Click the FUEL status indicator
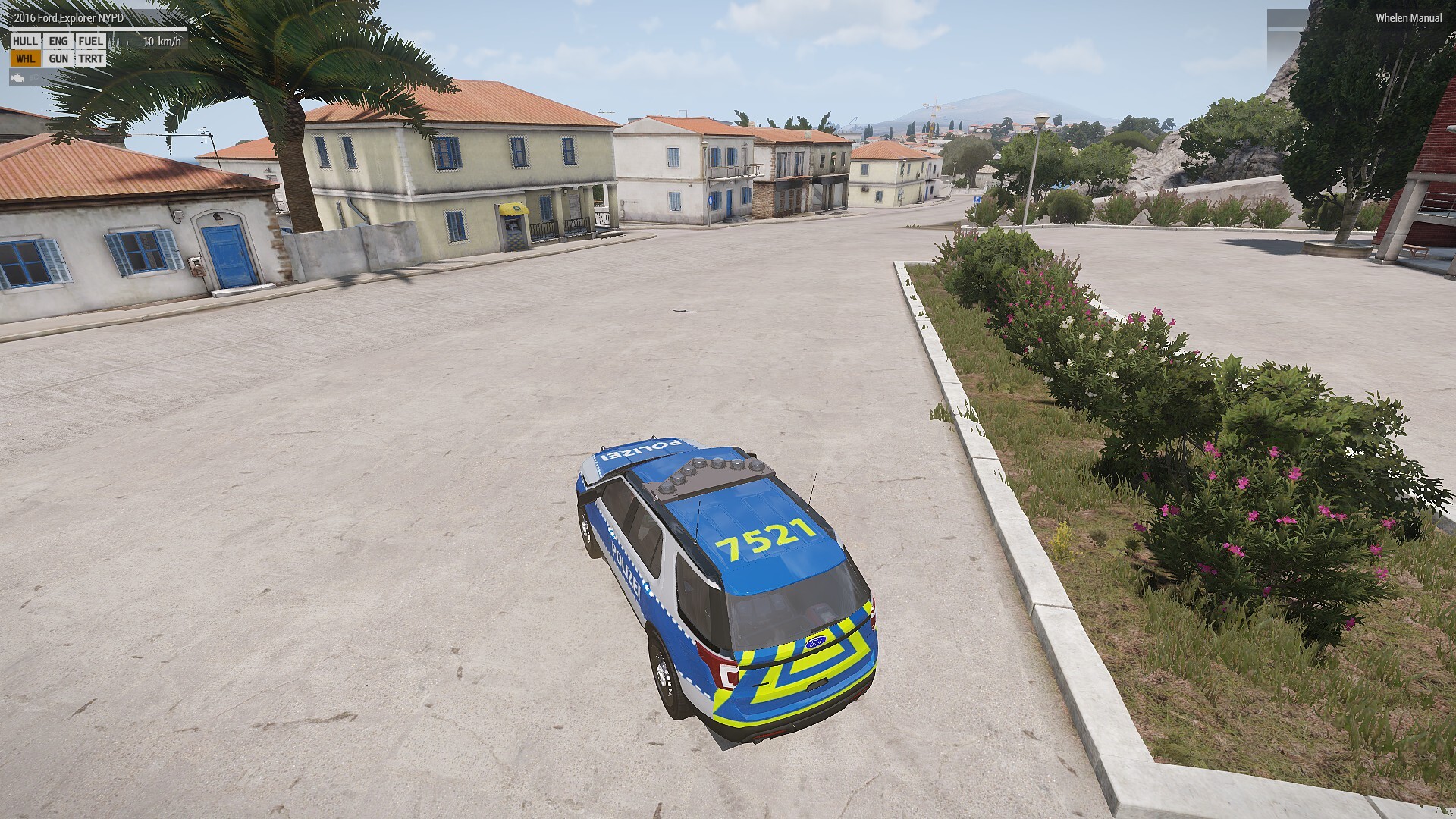 click(91, 41)
